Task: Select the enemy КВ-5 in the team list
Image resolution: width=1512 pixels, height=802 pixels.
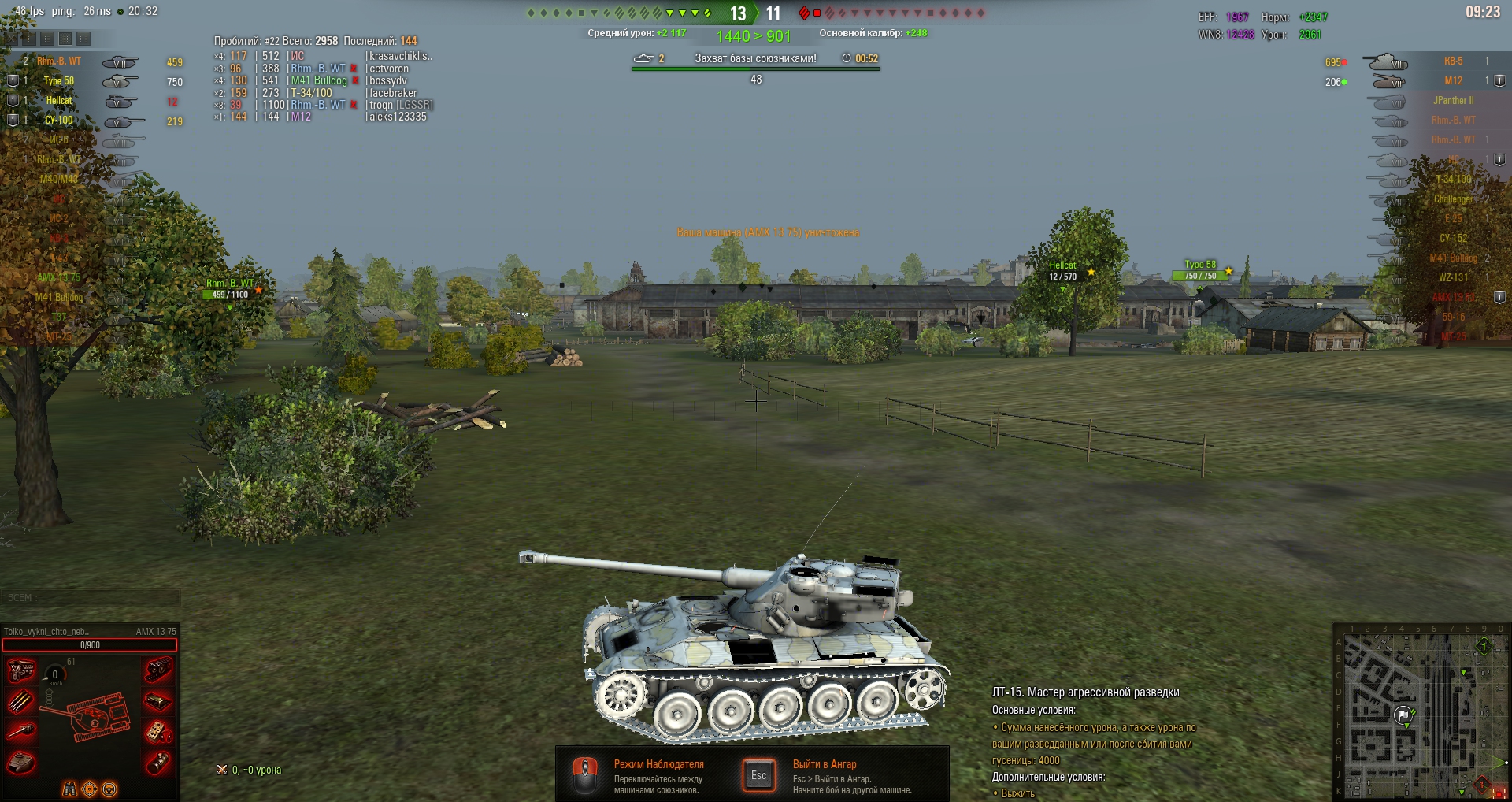Action: [x=1453, y=61]
